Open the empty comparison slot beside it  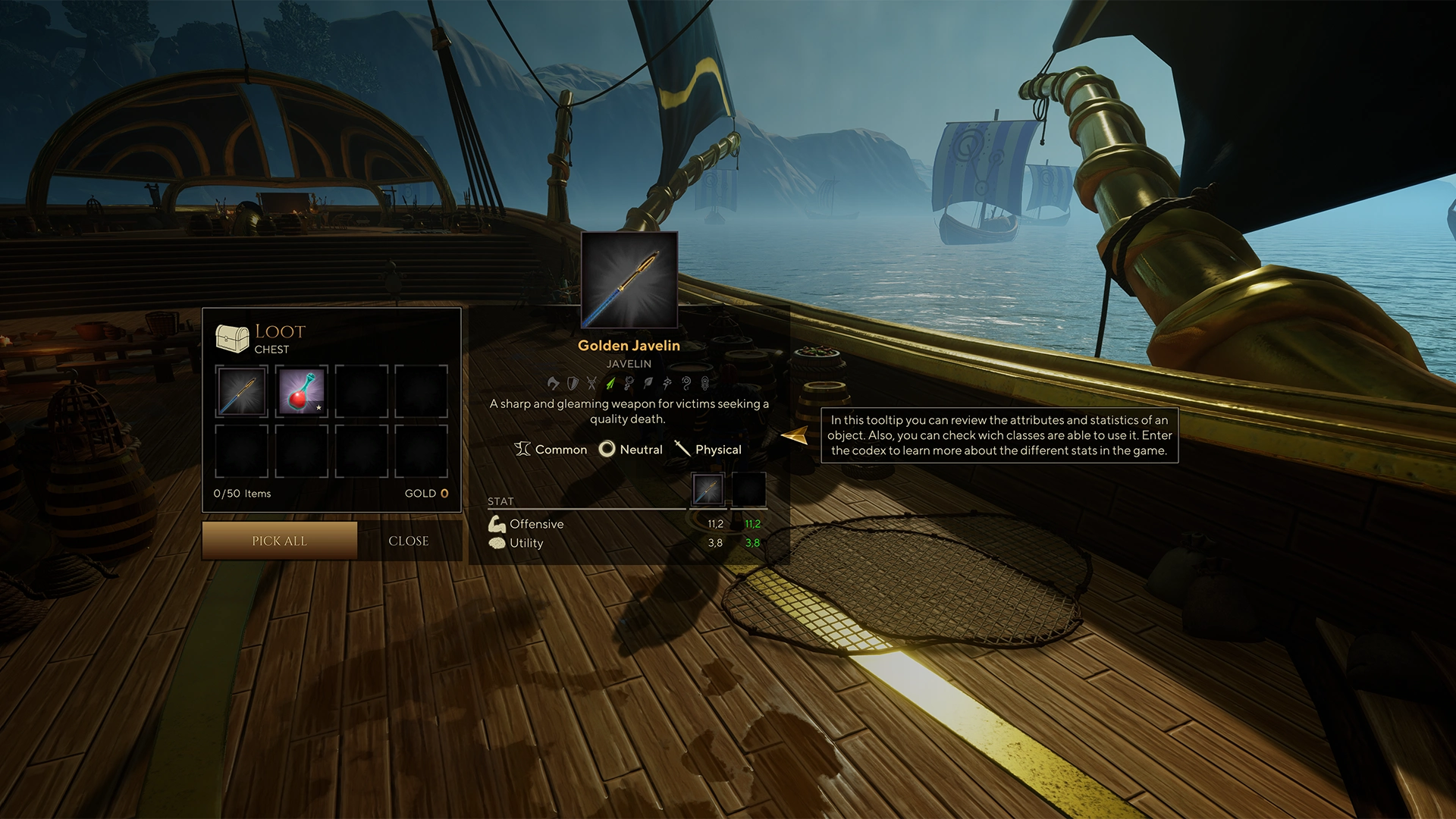748,489
